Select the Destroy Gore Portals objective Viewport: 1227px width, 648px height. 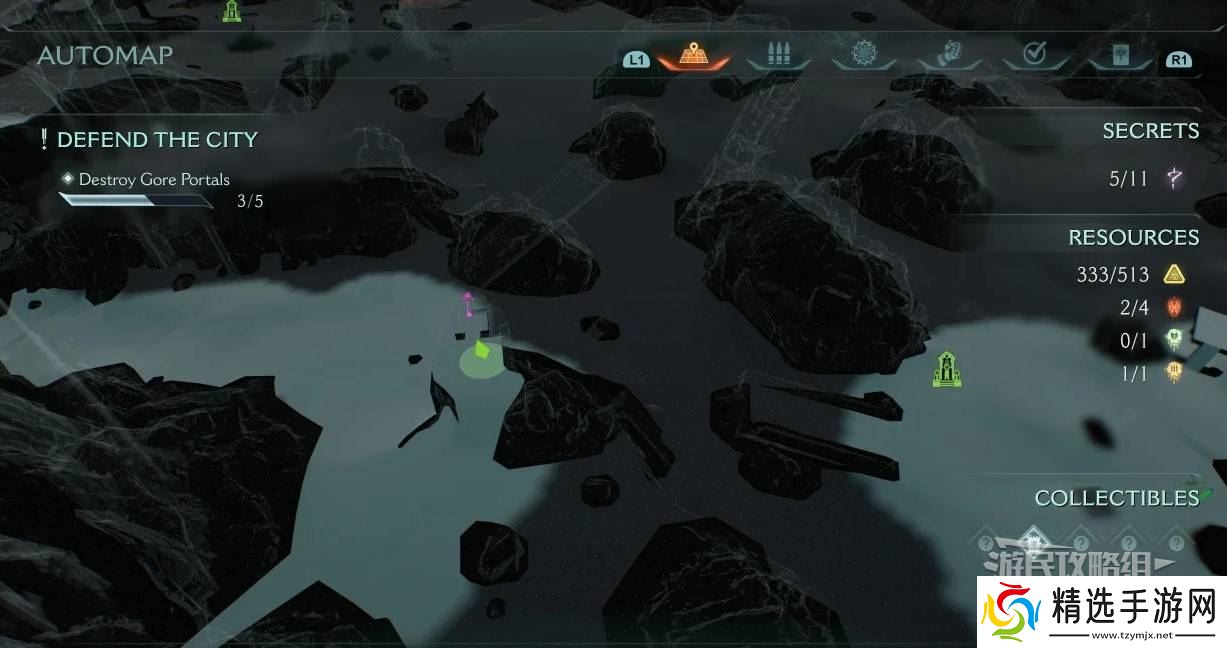click(154, 180)
